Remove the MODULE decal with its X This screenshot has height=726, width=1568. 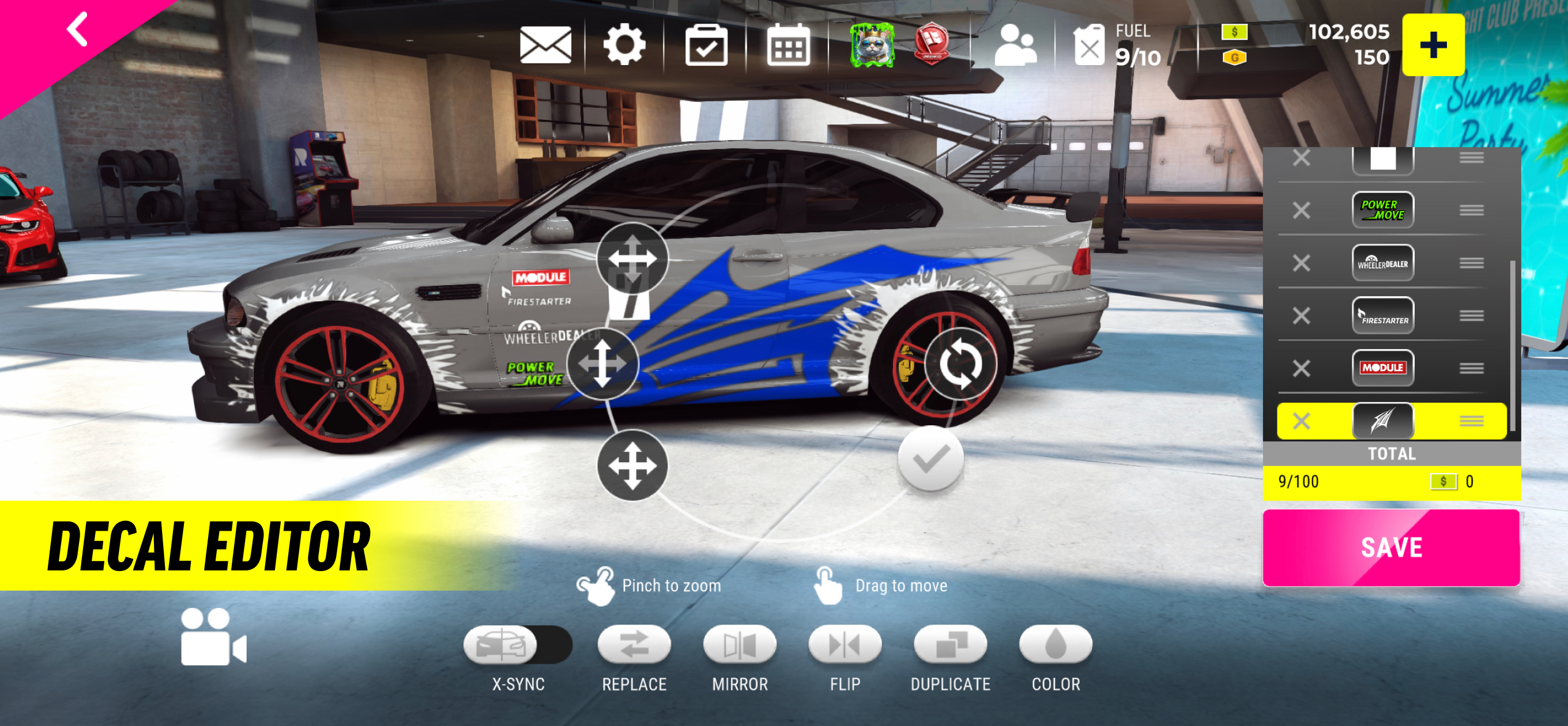(1302, 368)
